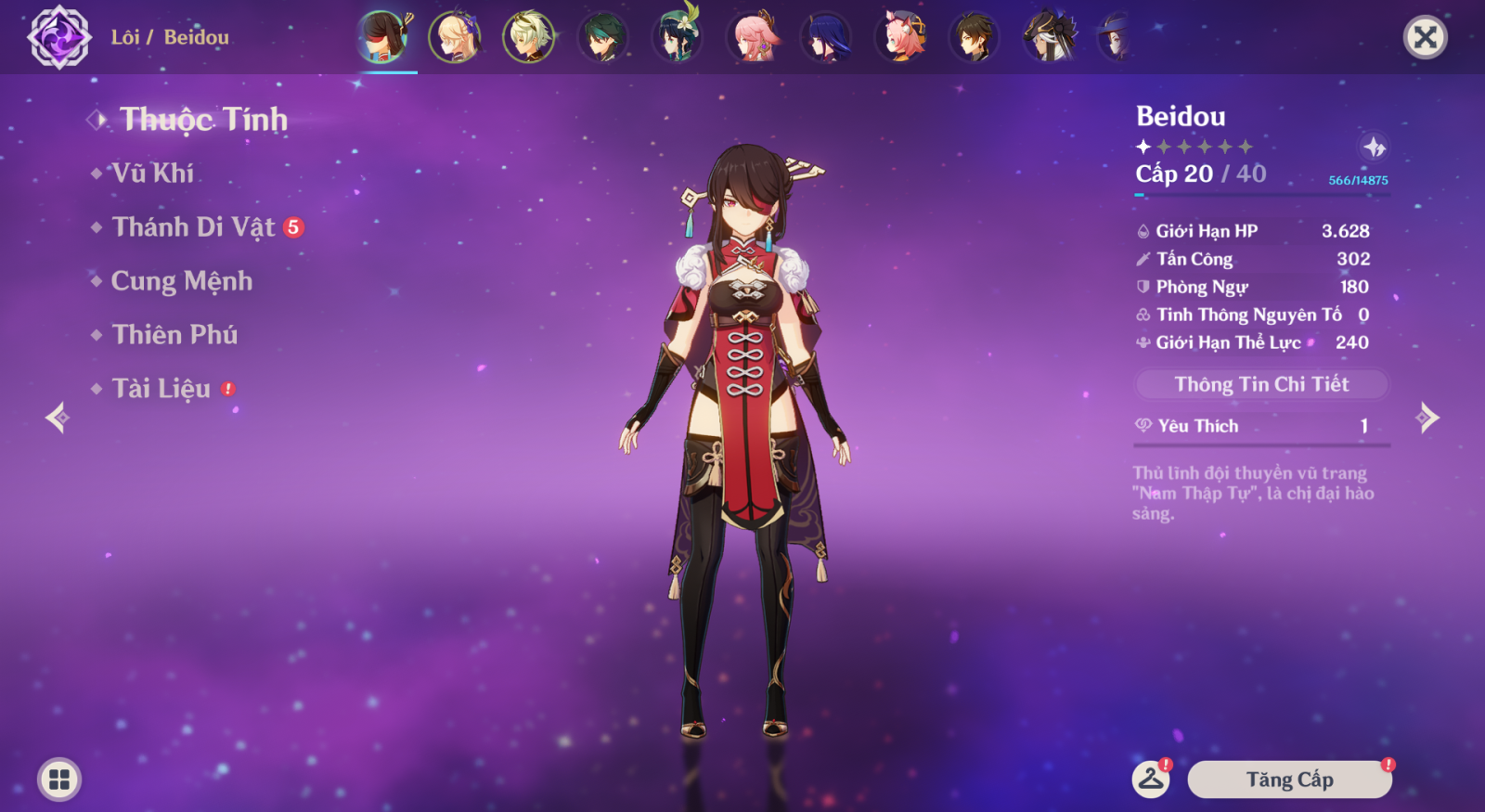Viewport: 1485px width, 812px height.
Task: Click the sparkle star icon beside Beidou's level
Action: tap(1374, 147)
